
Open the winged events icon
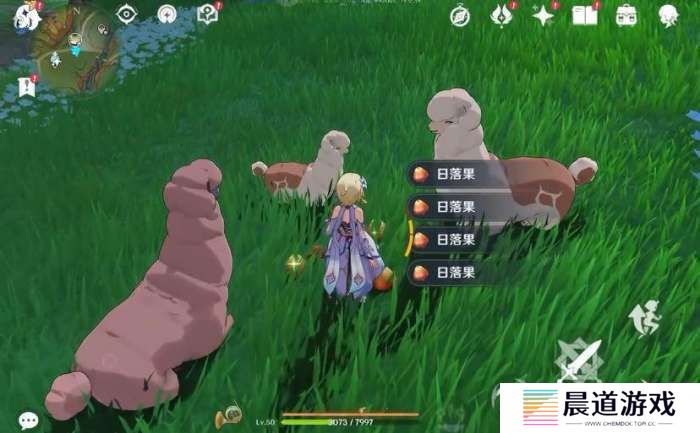(501, 15)
